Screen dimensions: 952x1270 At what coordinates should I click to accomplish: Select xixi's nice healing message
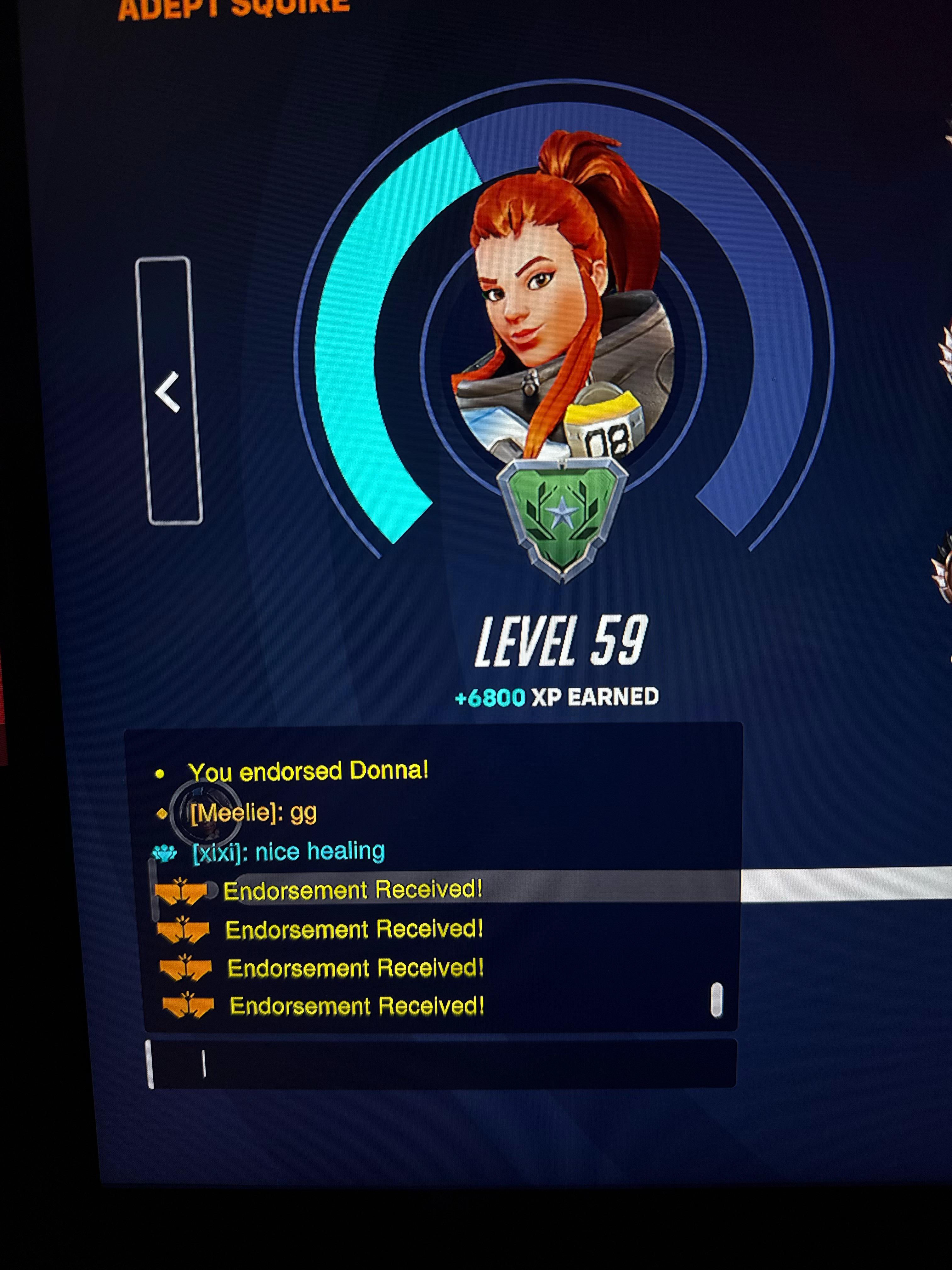point(289,852)
